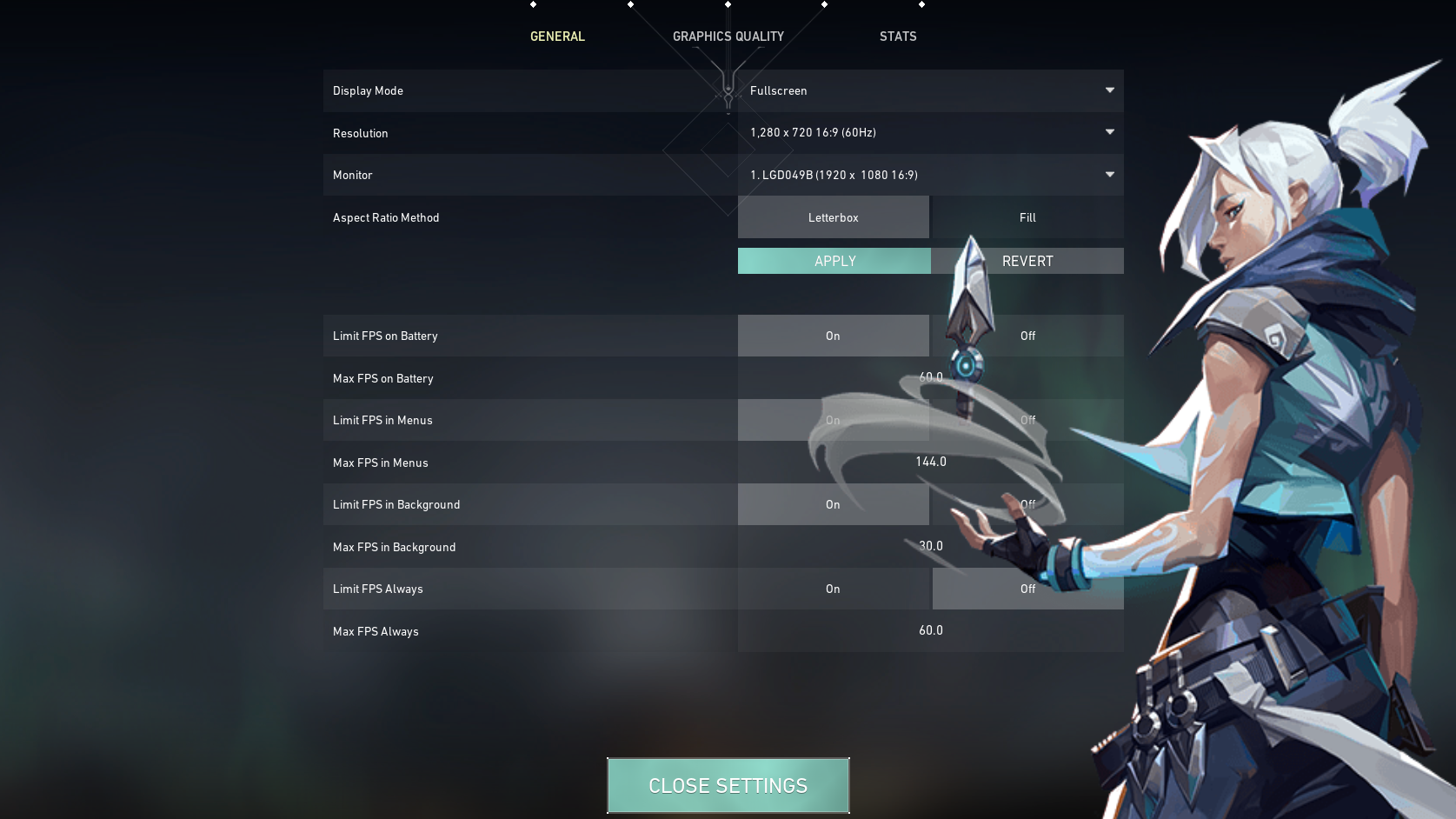This screenshot has height=819, width=1456.
Task: Select the Max FPS Always value field
Action: pyautogui.click(x=930, y=630)
